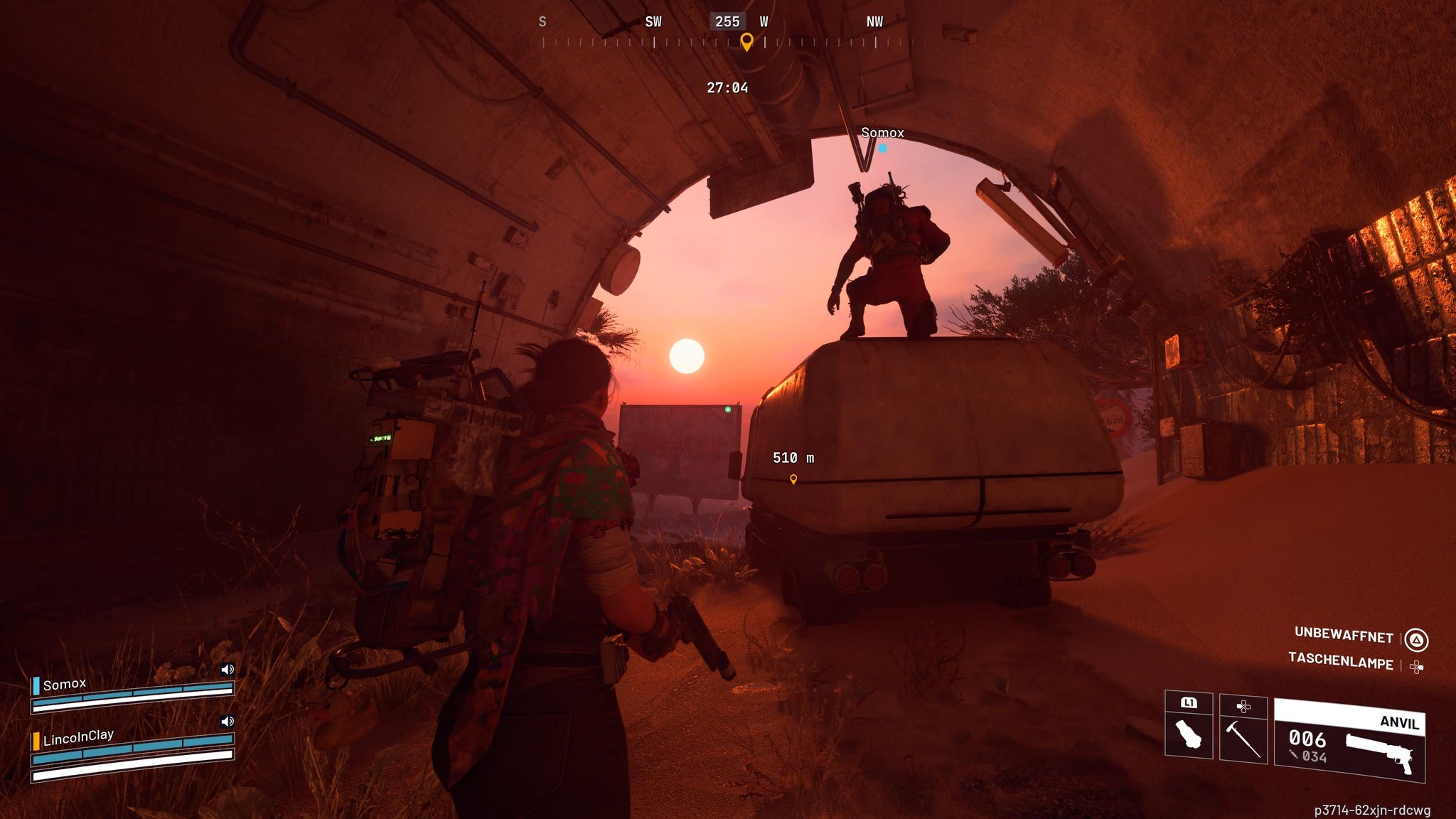
Task: Click the yellow waypoint pin on the compass
Action: coord(746,41)
